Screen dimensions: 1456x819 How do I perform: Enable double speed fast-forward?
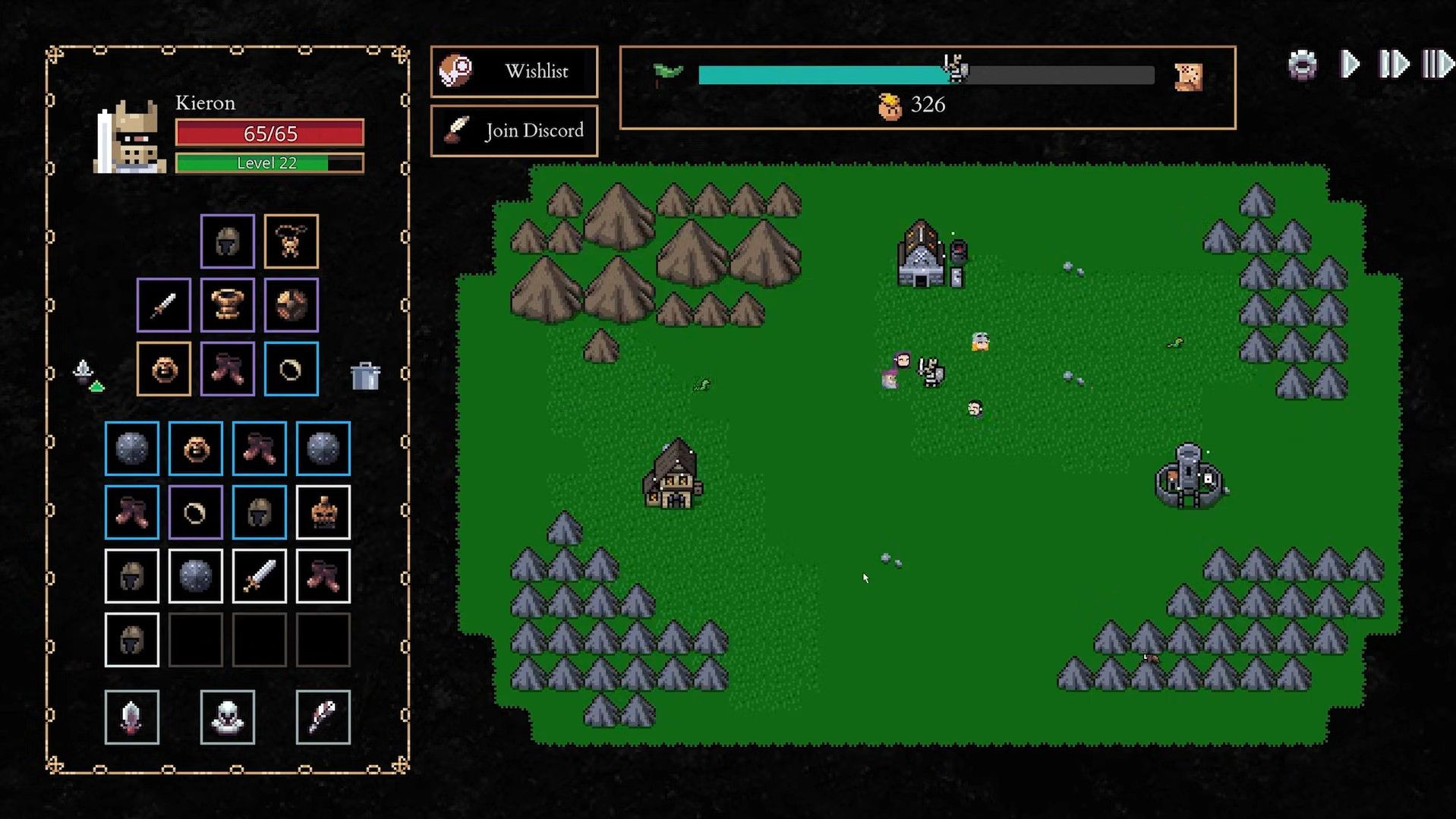1393,65
